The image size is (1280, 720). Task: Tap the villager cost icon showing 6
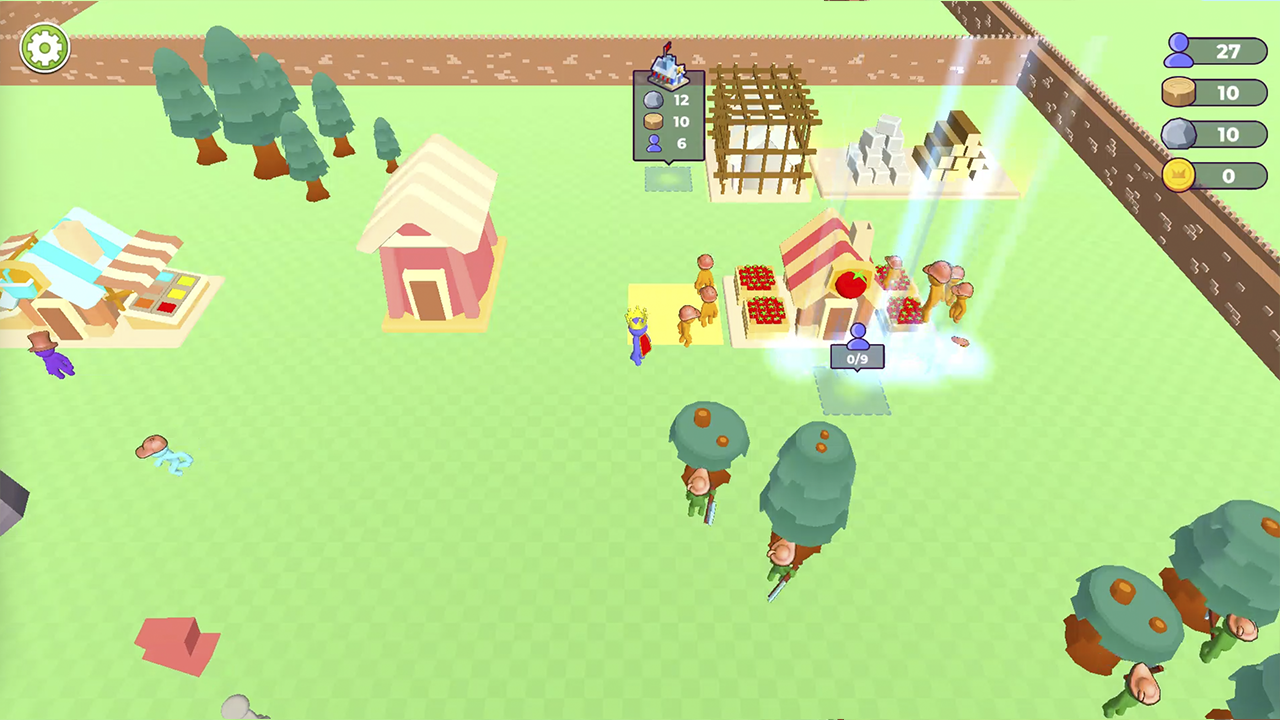point(654,143)
